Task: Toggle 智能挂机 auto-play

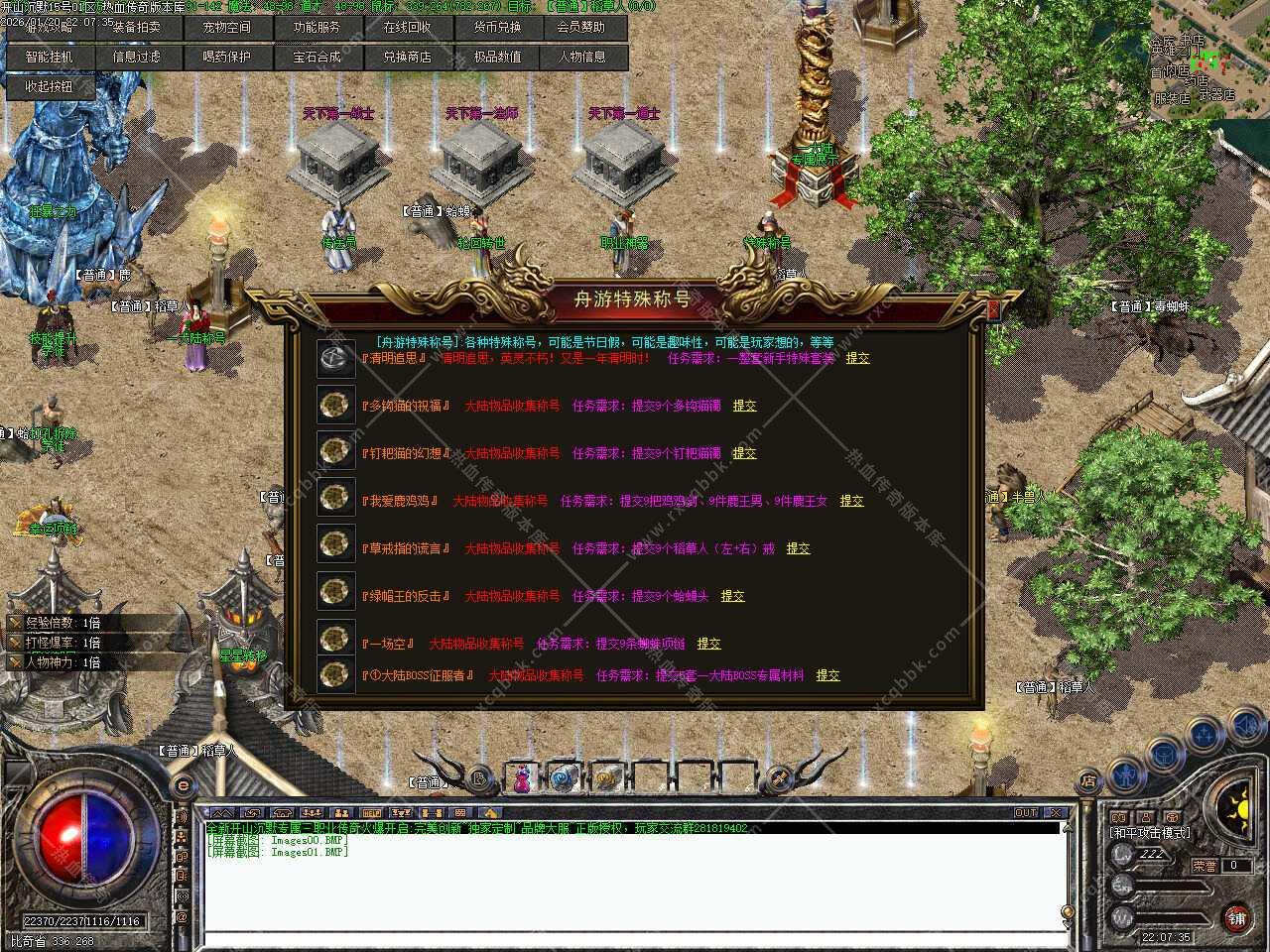Action: (50, 58)
